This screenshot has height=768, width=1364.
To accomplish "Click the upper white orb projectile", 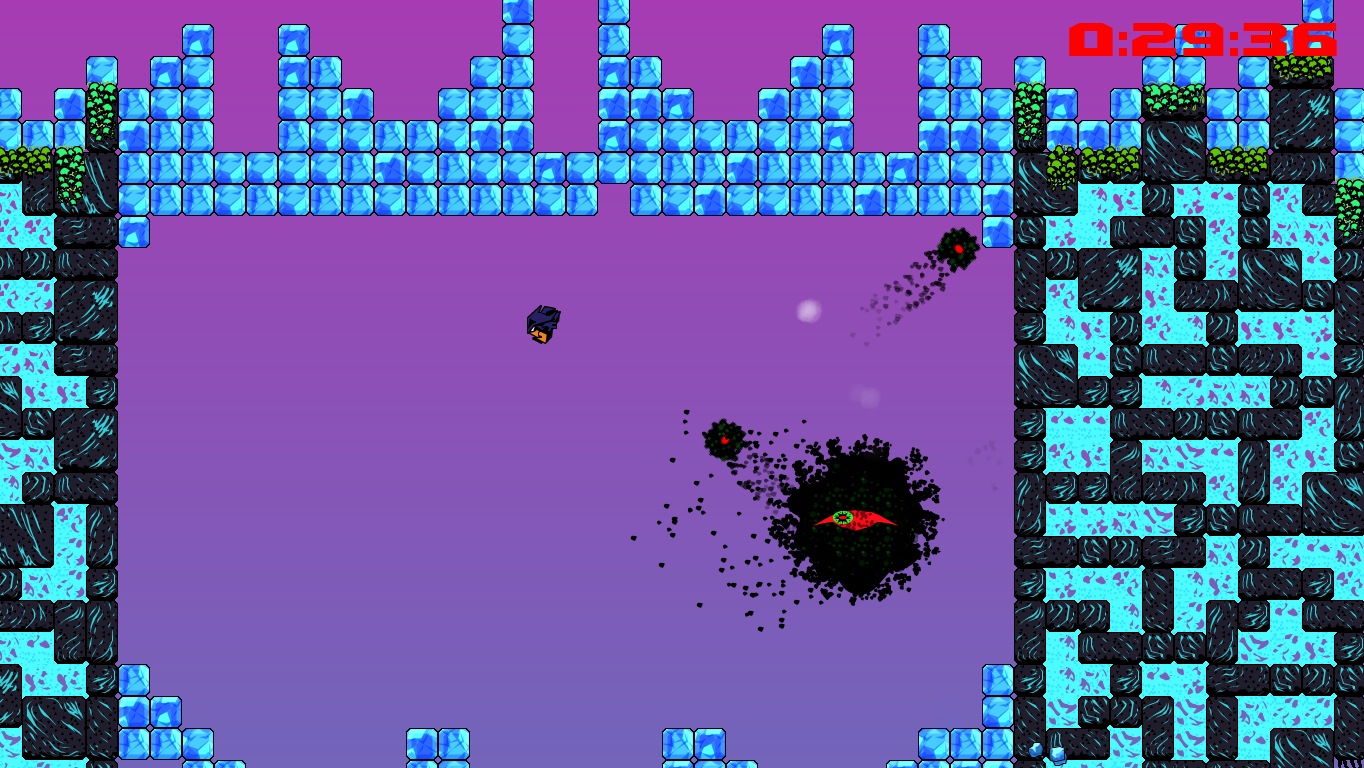I will pyautogui.click(x=808, y=311).
